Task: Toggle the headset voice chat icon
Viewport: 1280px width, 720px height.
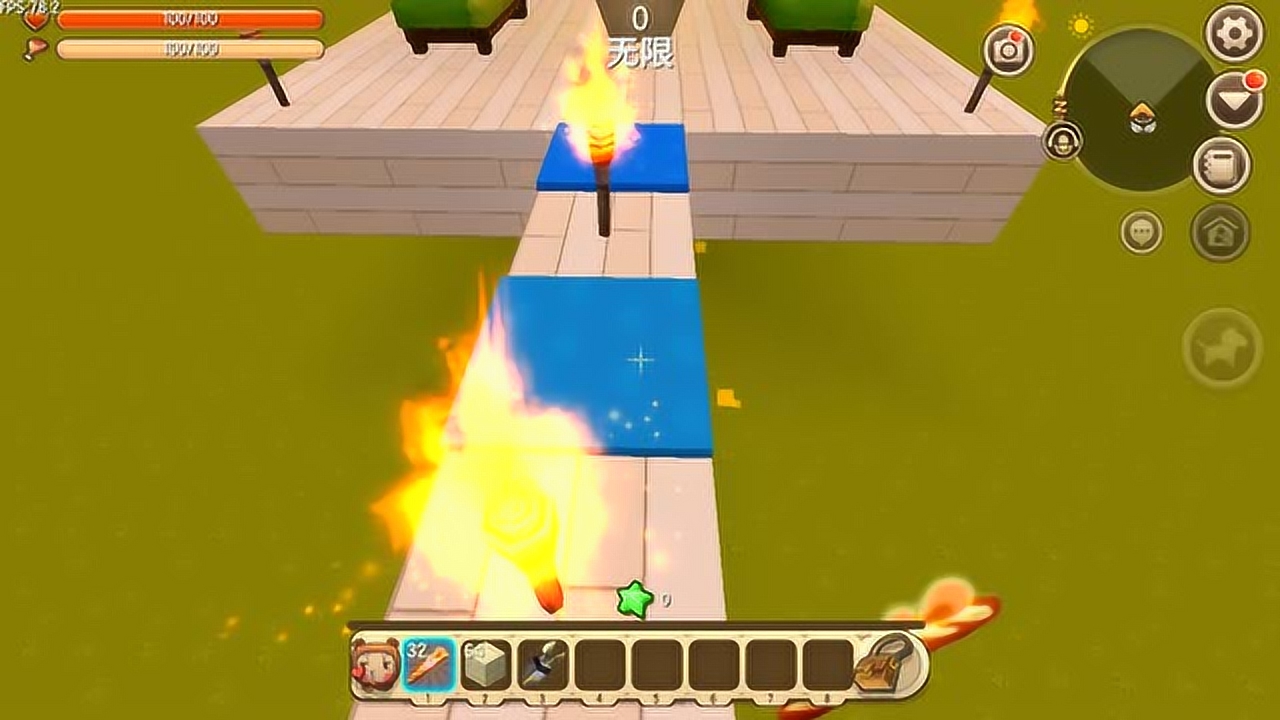Action: [x=1062, y=140]
